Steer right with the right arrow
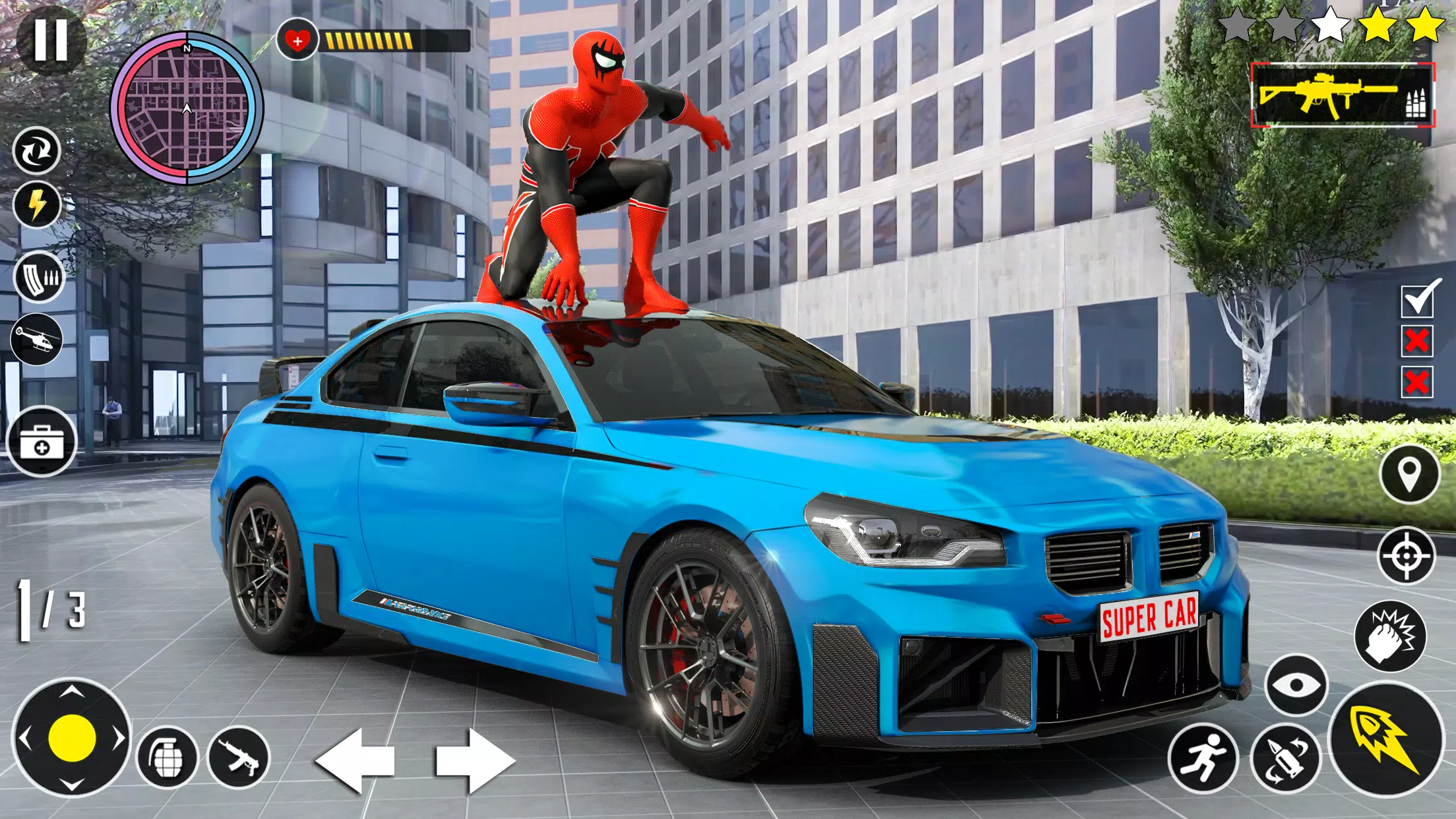 (x=474, y=760)
